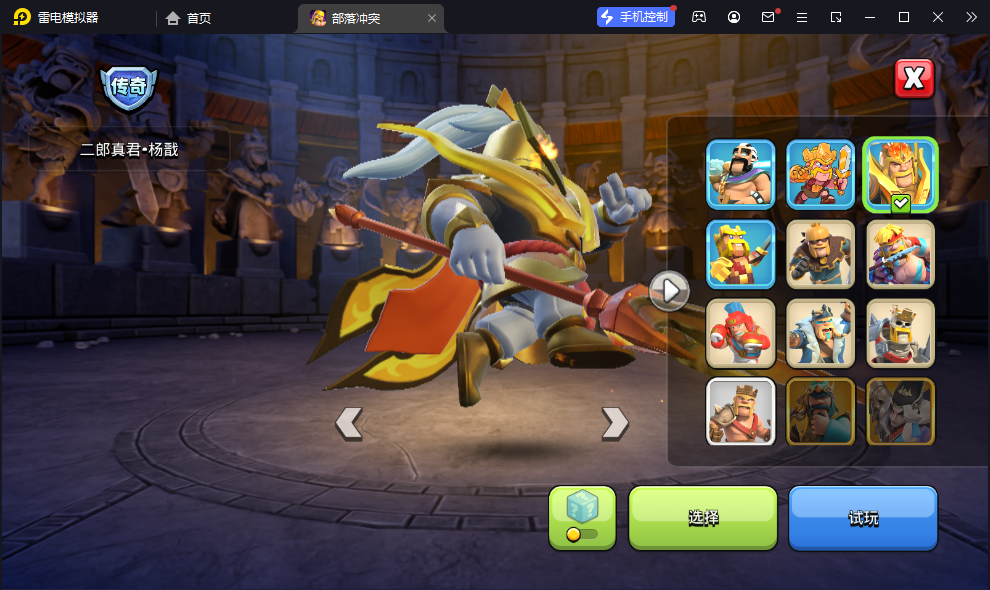The width and height of the screenshot is (990, 590).
Task: Pick the blue fur coat king skin
Action: coord(820,333)
